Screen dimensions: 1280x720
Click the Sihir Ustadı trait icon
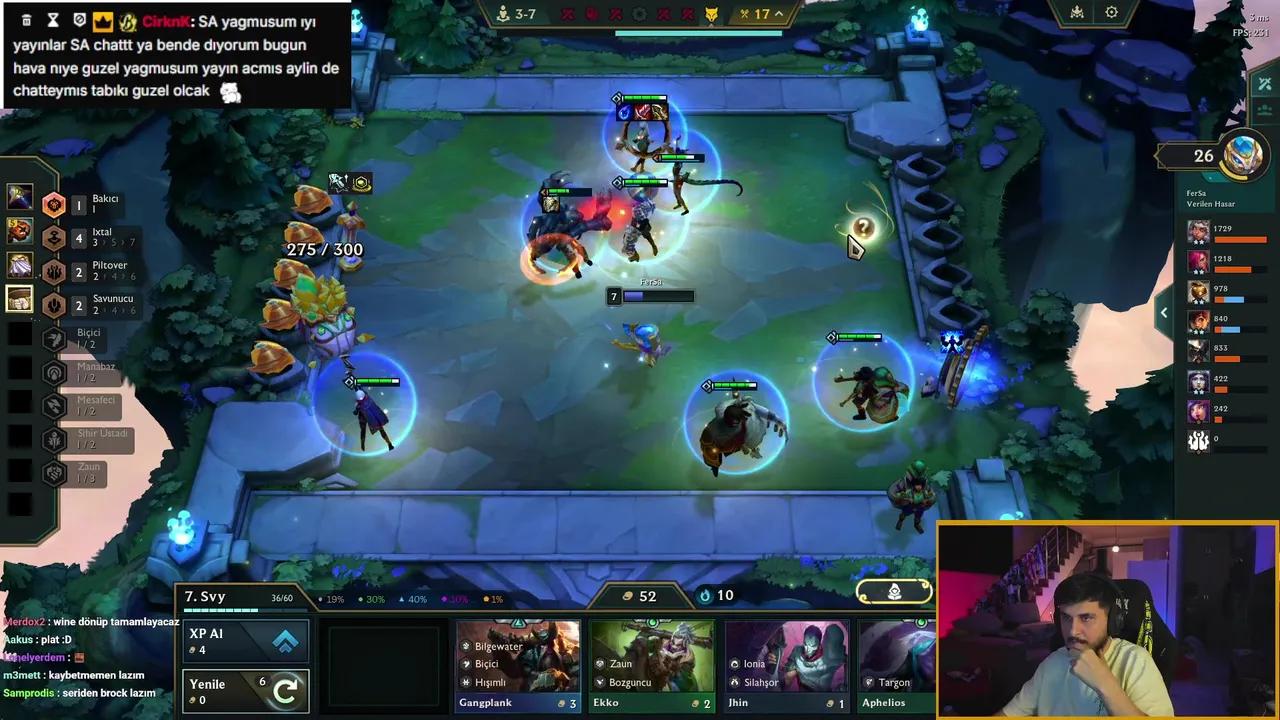[x=54, y=440]
